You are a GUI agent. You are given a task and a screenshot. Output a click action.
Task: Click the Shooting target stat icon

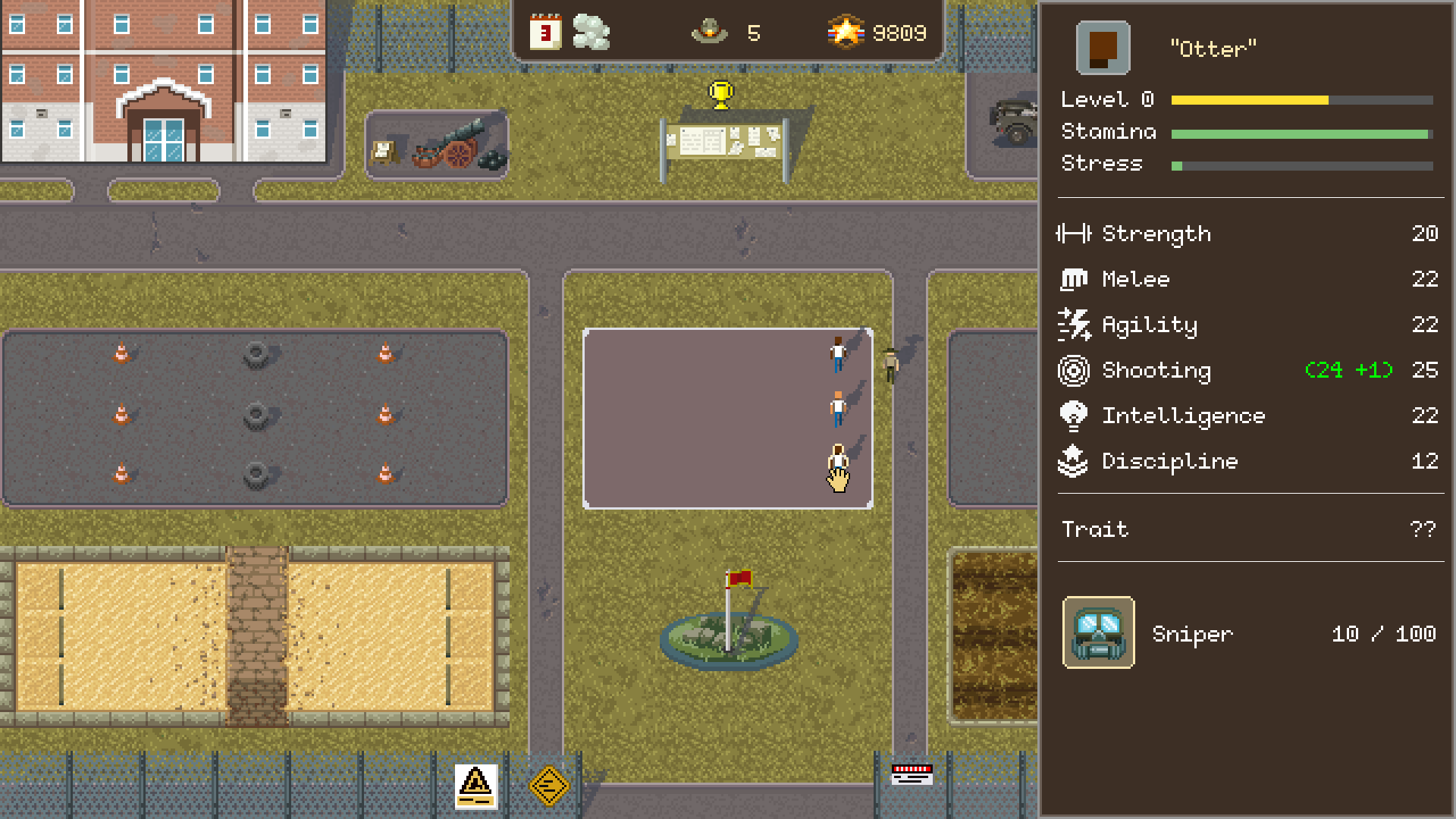pos(1074,370)
